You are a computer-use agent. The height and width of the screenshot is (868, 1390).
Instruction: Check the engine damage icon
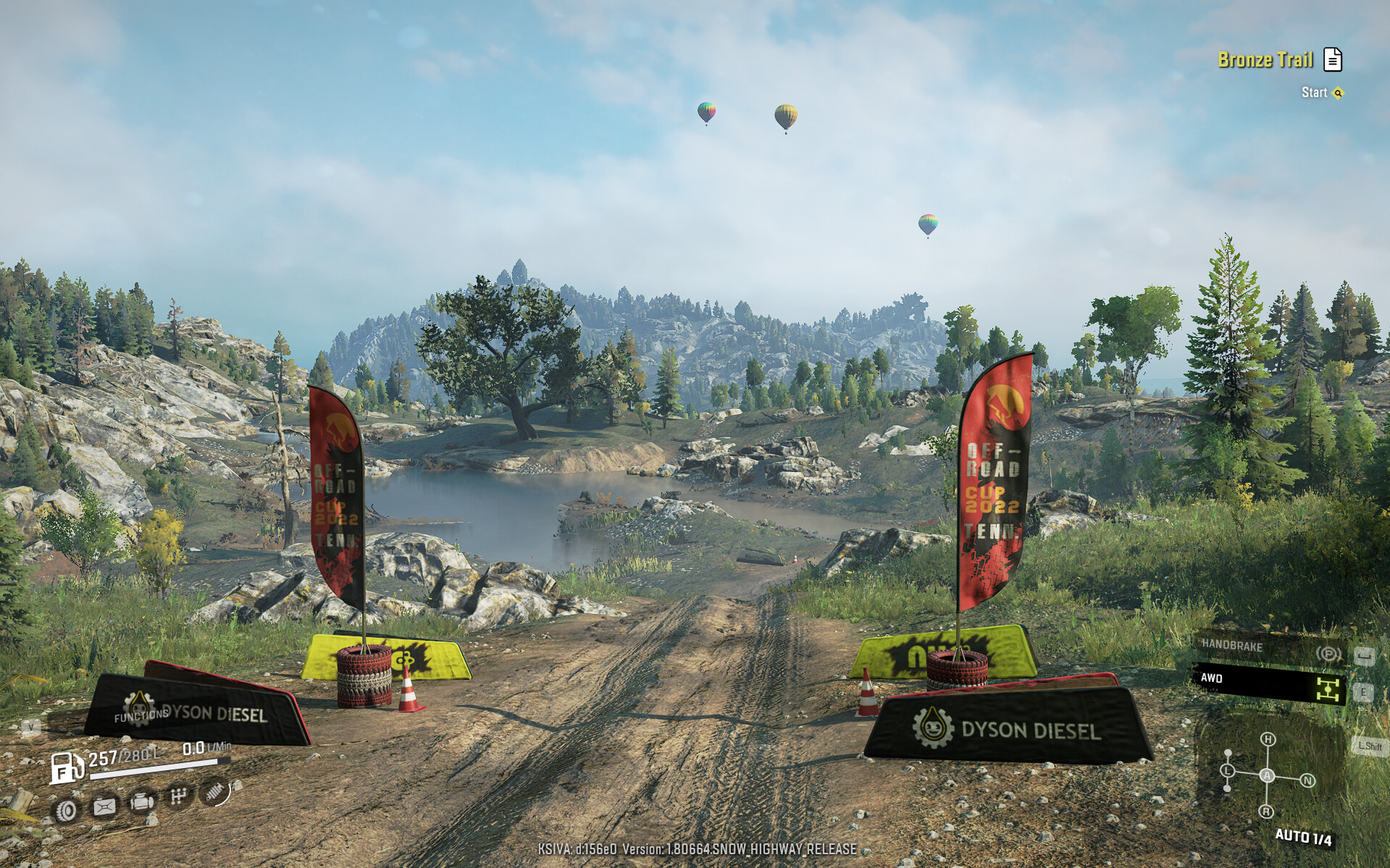click(x=142, y=802)
